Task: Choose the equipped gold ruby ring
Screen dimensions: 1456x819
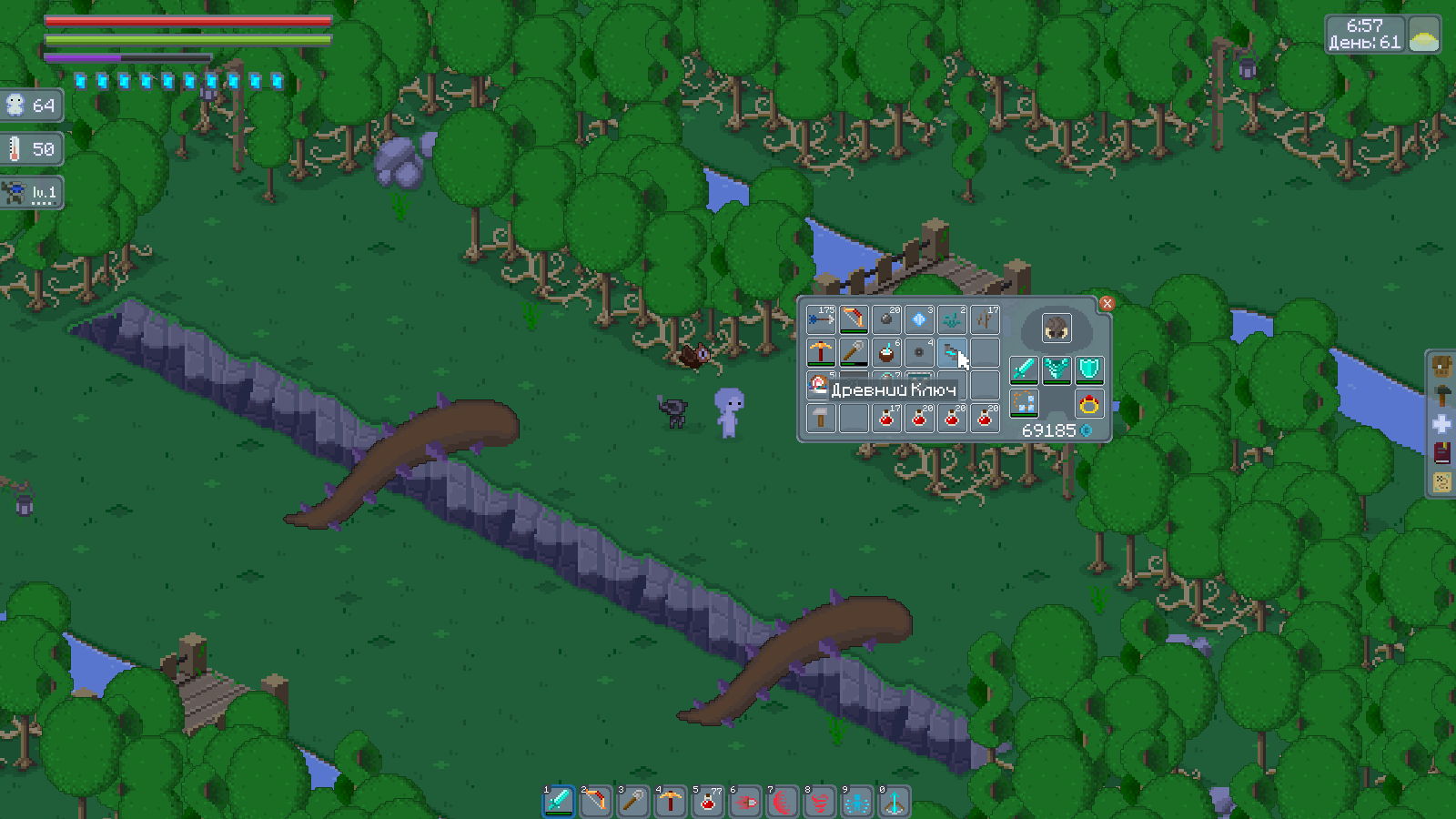Action: click(x=1088, y=404)
